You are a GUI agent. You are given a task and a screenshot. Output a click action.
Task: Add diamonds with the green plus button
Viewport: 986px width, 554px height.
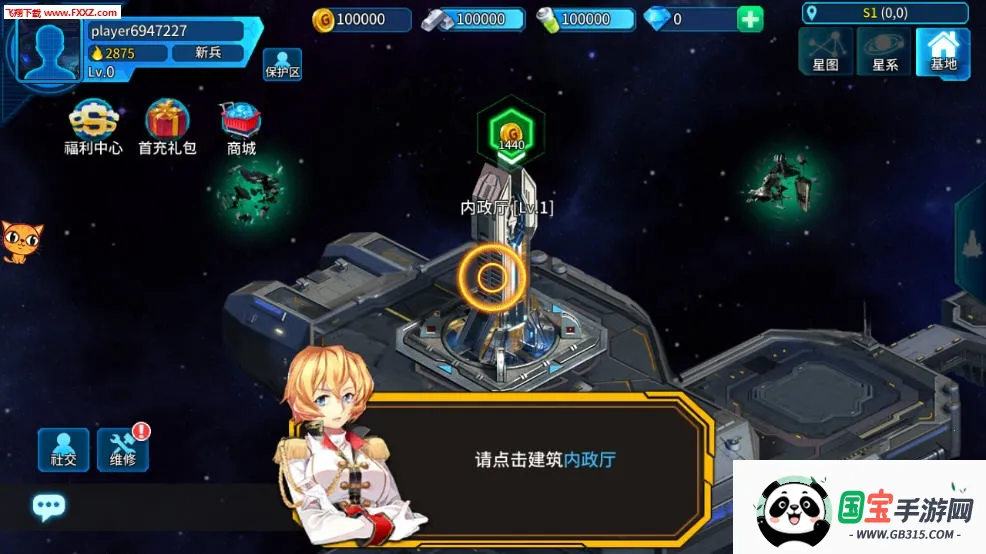pos(750,19)
